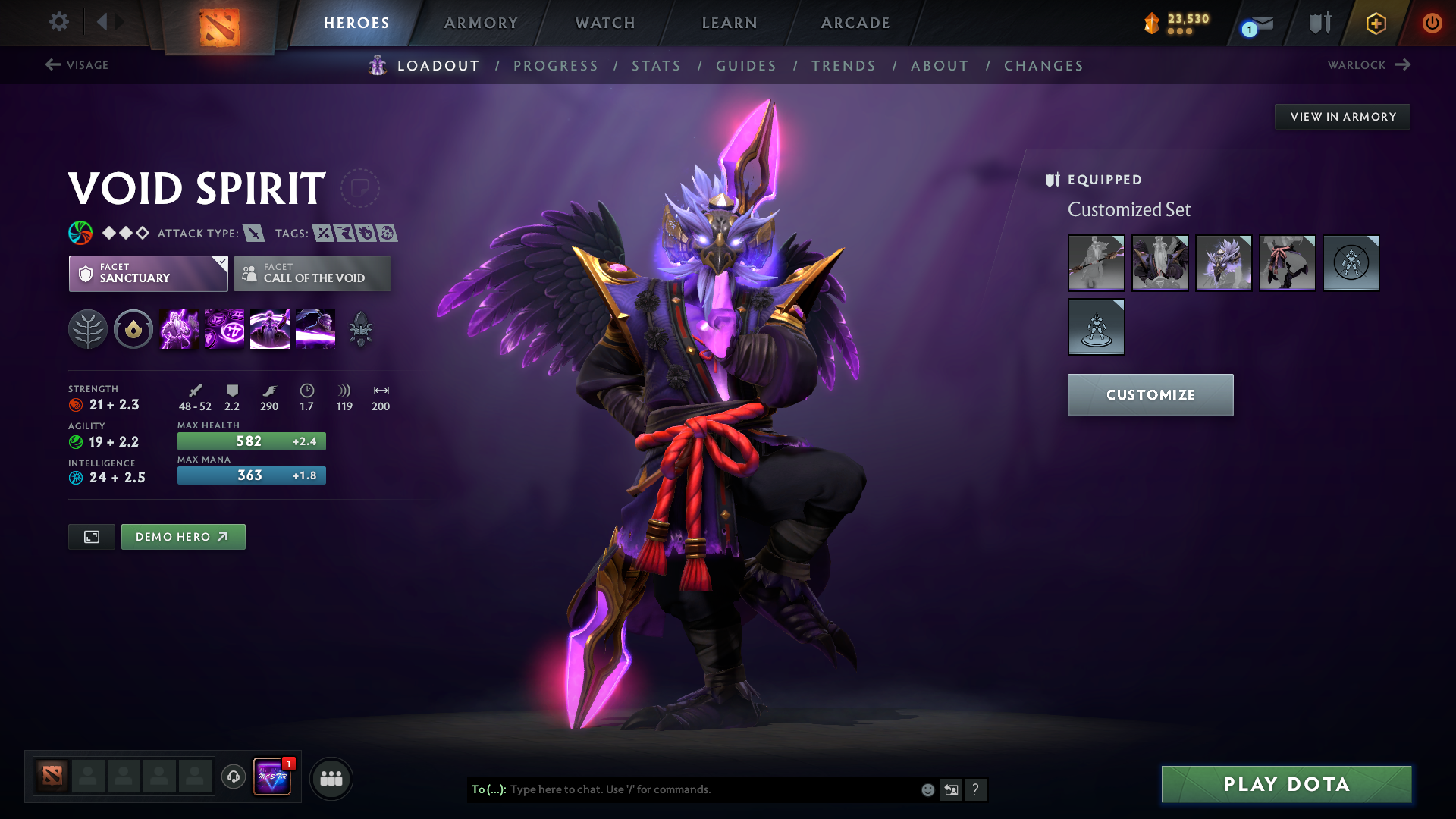The image size is (1456, 819).
Task: Open the friends and groups icon
Action: (x=331, y=778)
